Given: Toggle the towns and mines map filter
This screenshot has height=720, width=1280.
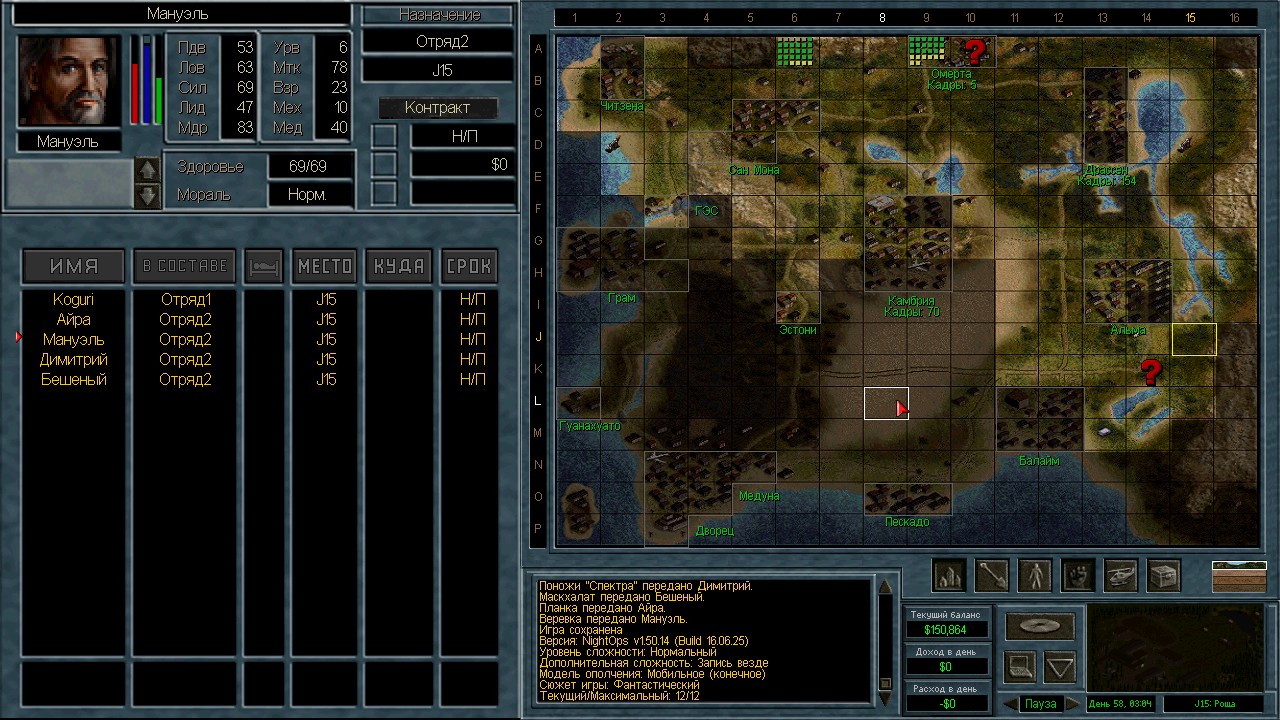Looking at the screenshot, I should pyautogui.click(x=948, y=575).
